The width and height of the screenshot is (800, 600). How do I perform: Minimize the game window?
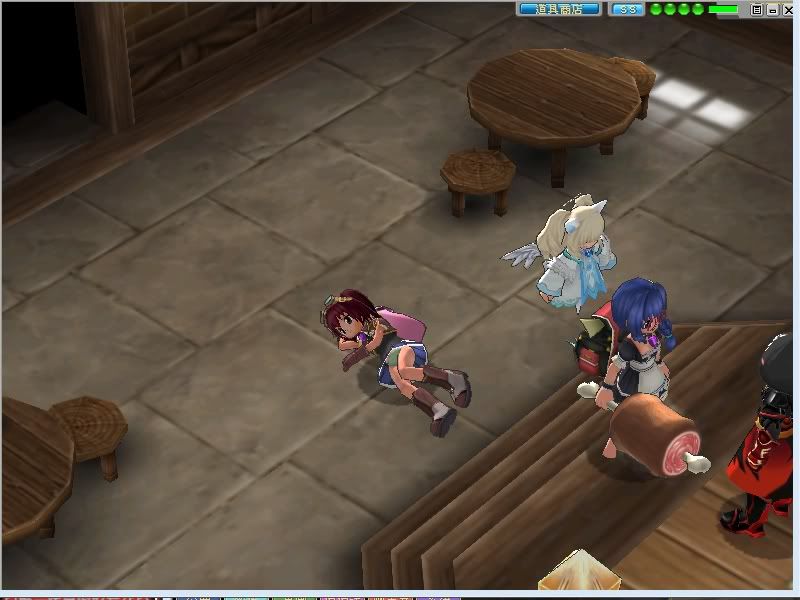pyautogui.click(x=772, y=9)
